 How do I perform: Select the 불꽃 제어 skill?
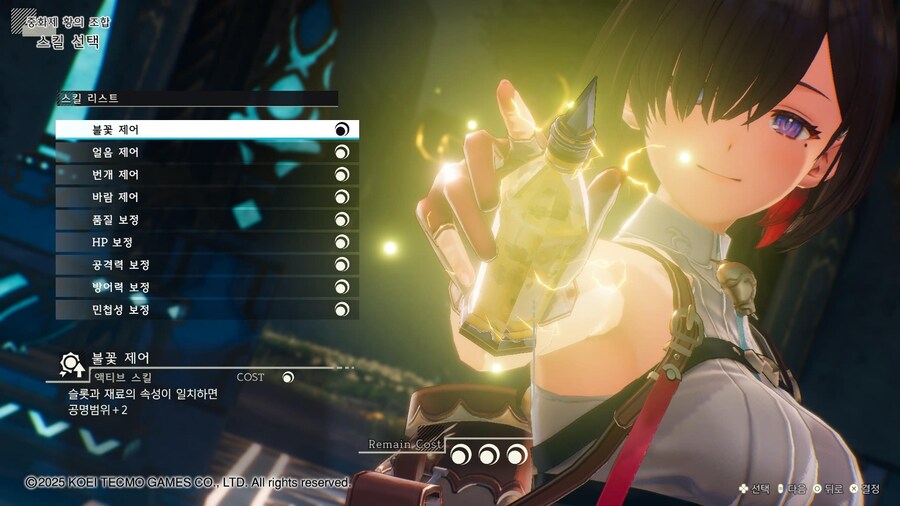point(206,129)
